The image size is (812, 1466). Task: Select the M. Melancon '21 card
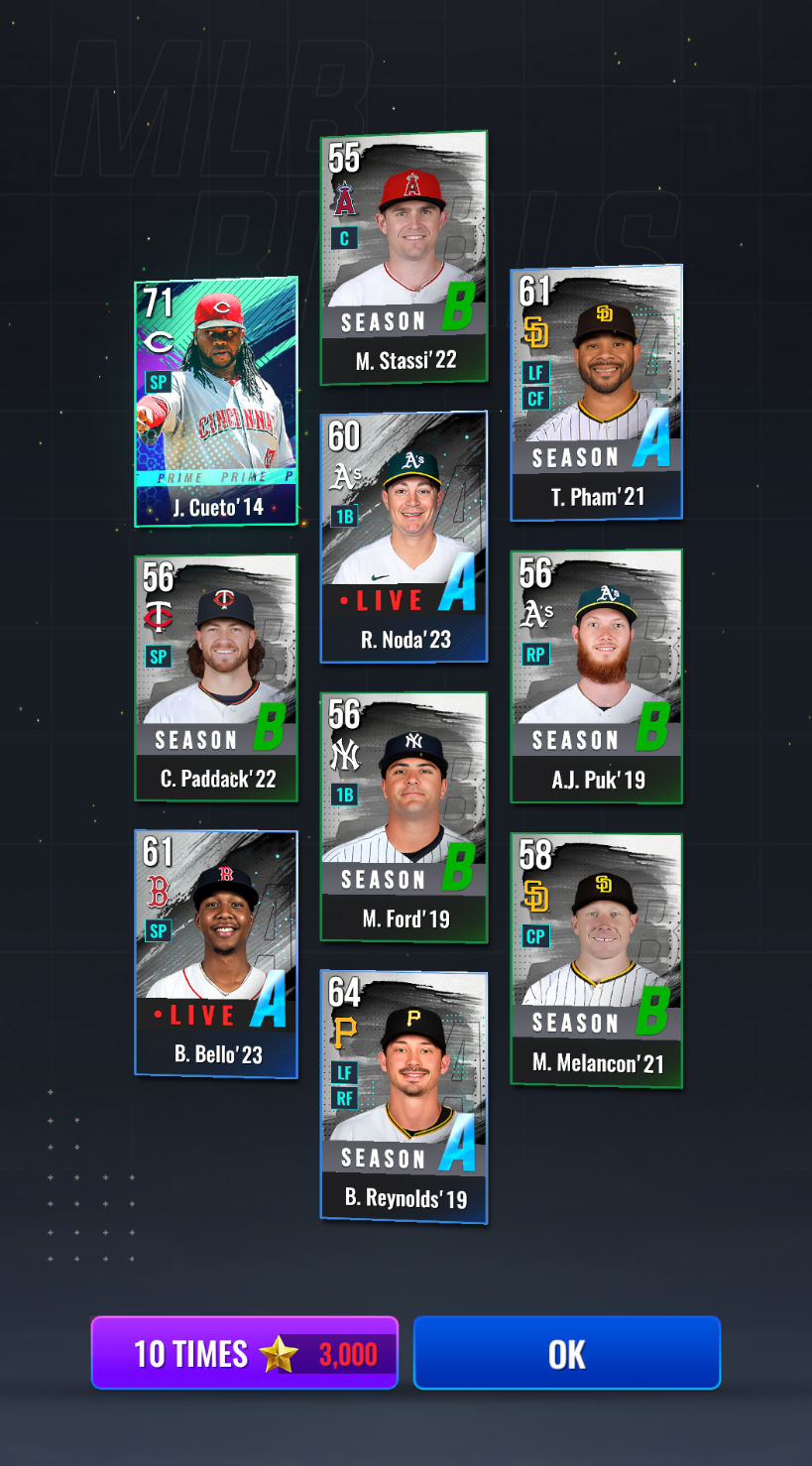(x=596, y=960)
